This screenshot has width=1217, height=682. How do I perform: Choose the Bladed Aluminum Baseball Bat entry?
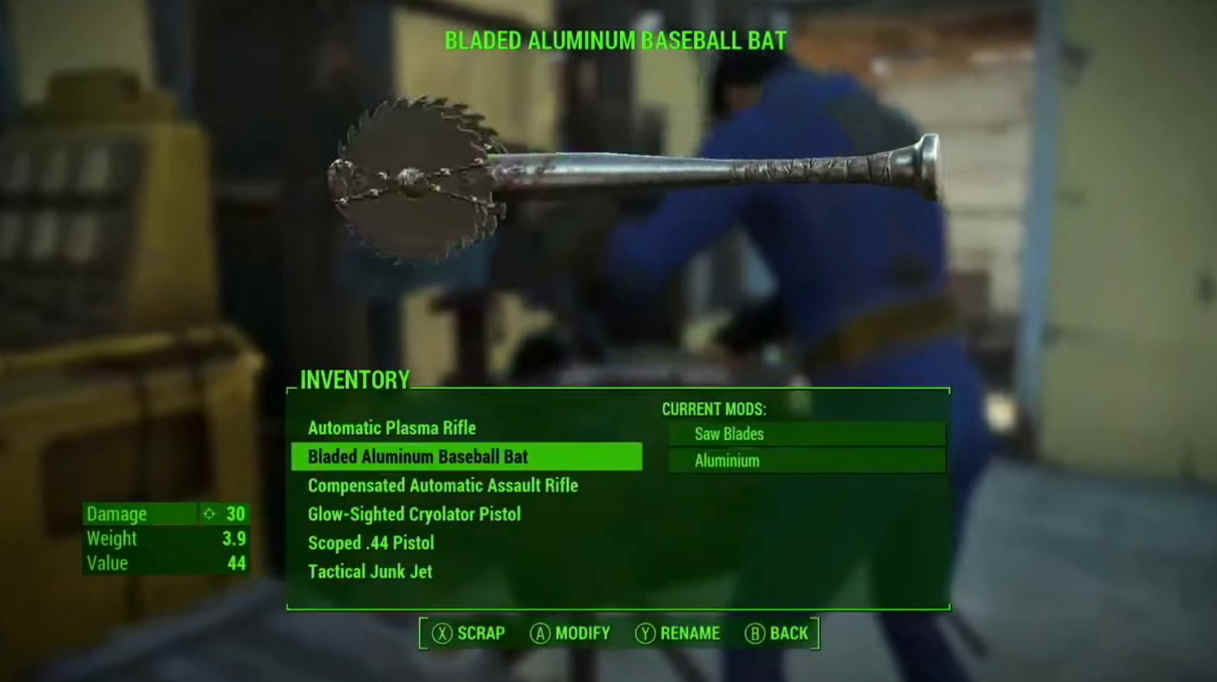pyautogui.click(x=418, y=457)
